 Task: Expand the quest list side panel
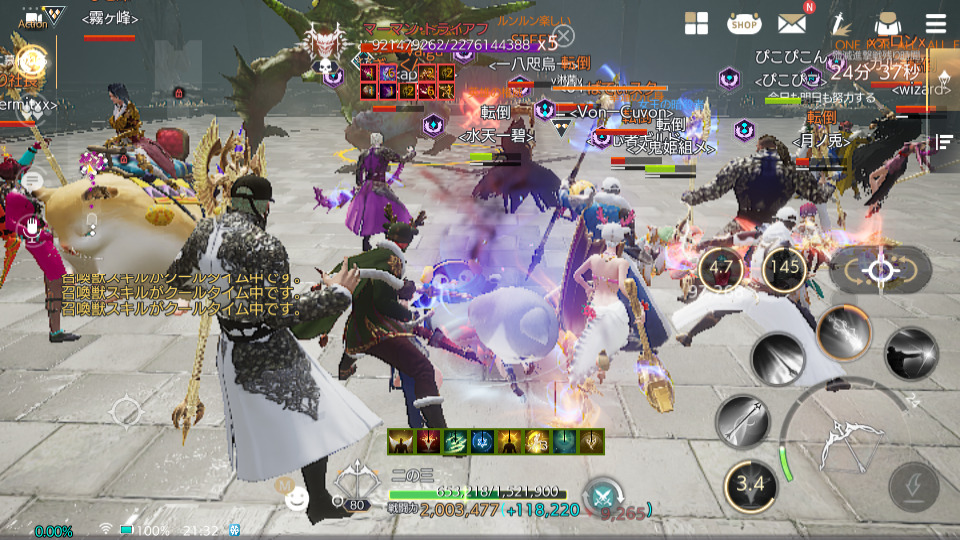(943, 141)
